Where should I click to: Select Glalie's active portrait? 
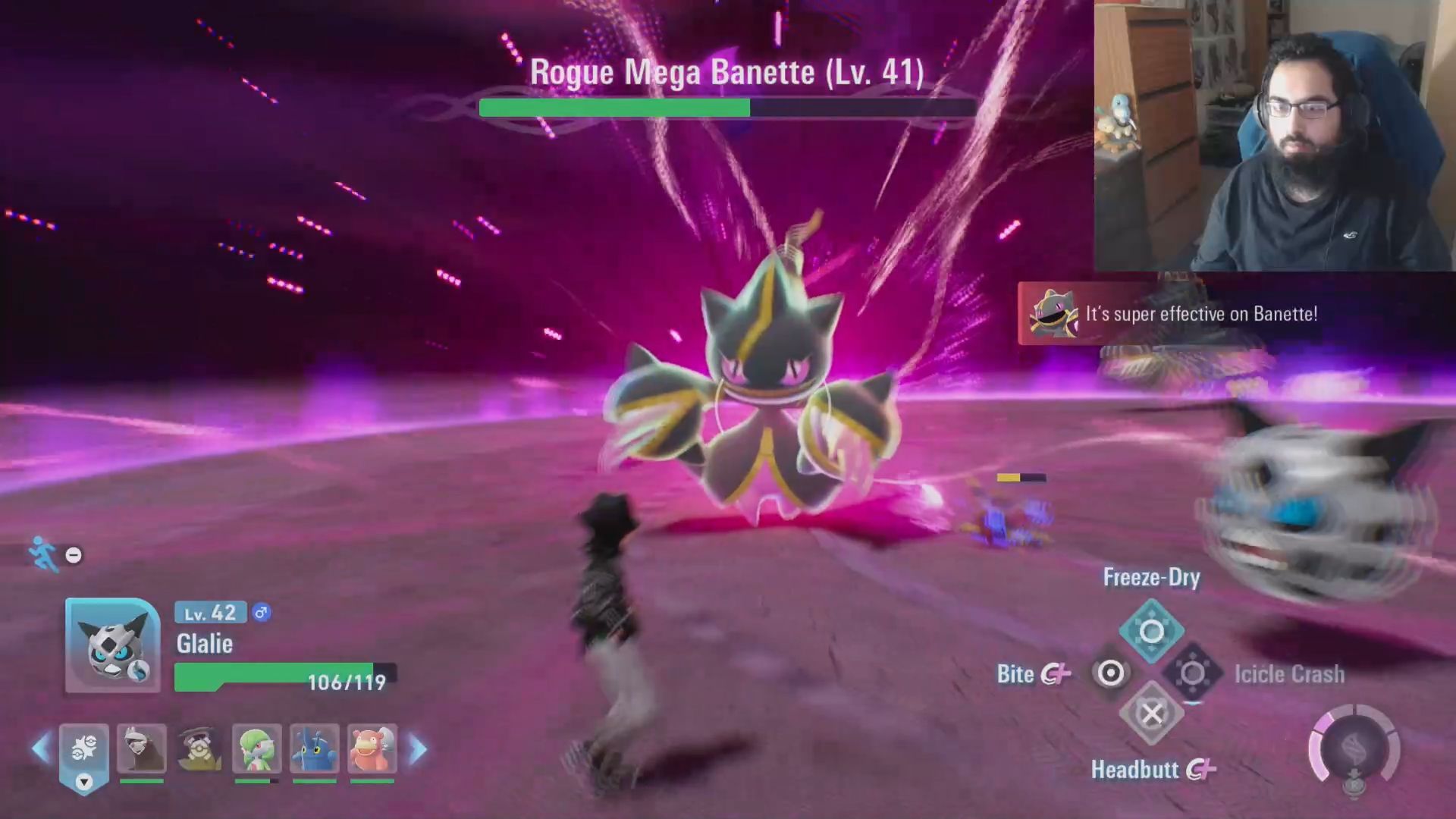(112, 645)
